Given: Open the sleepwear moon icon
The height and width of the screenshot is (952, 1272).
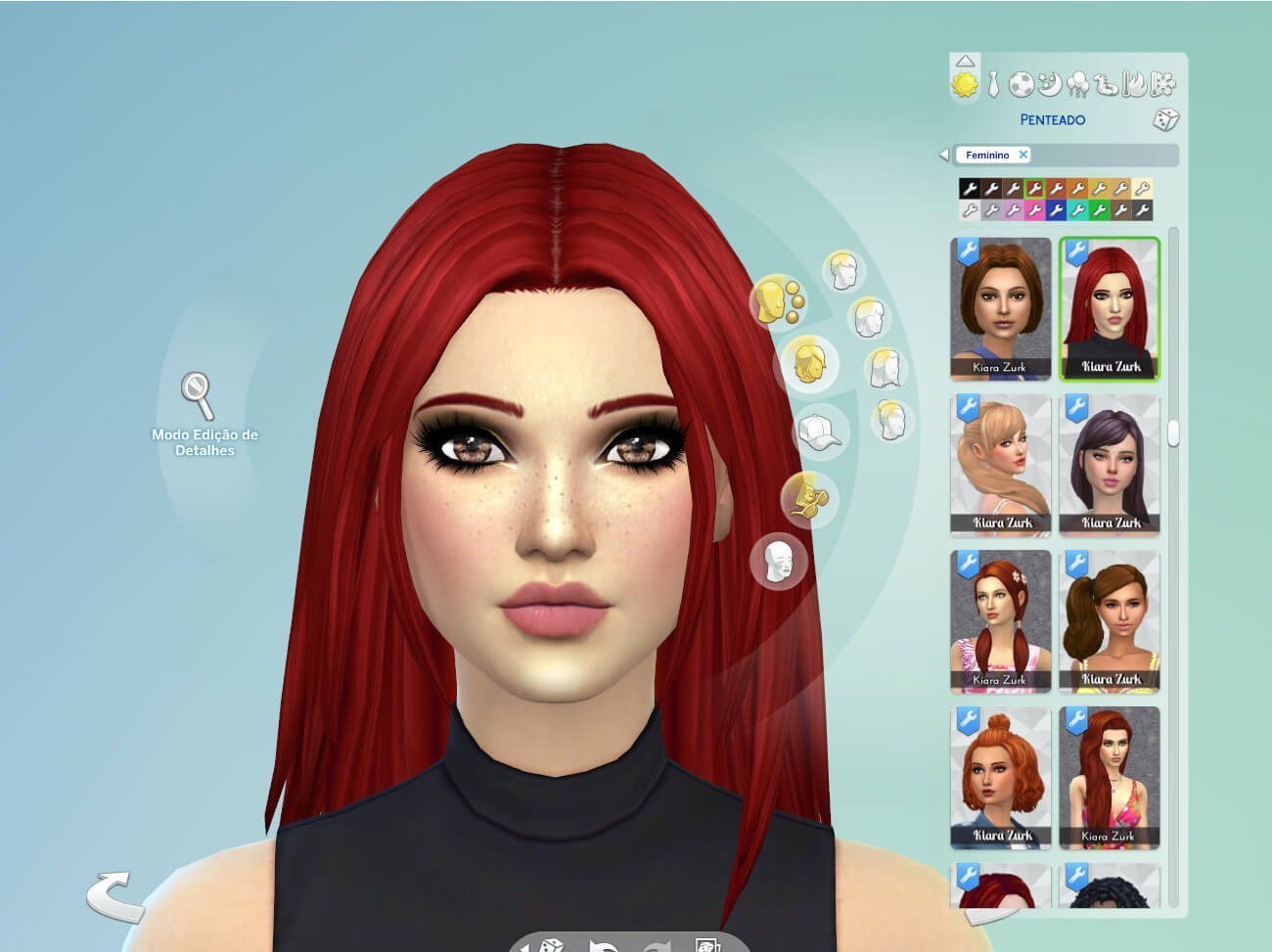Looking at the screenshot, I should (1050, 85).
